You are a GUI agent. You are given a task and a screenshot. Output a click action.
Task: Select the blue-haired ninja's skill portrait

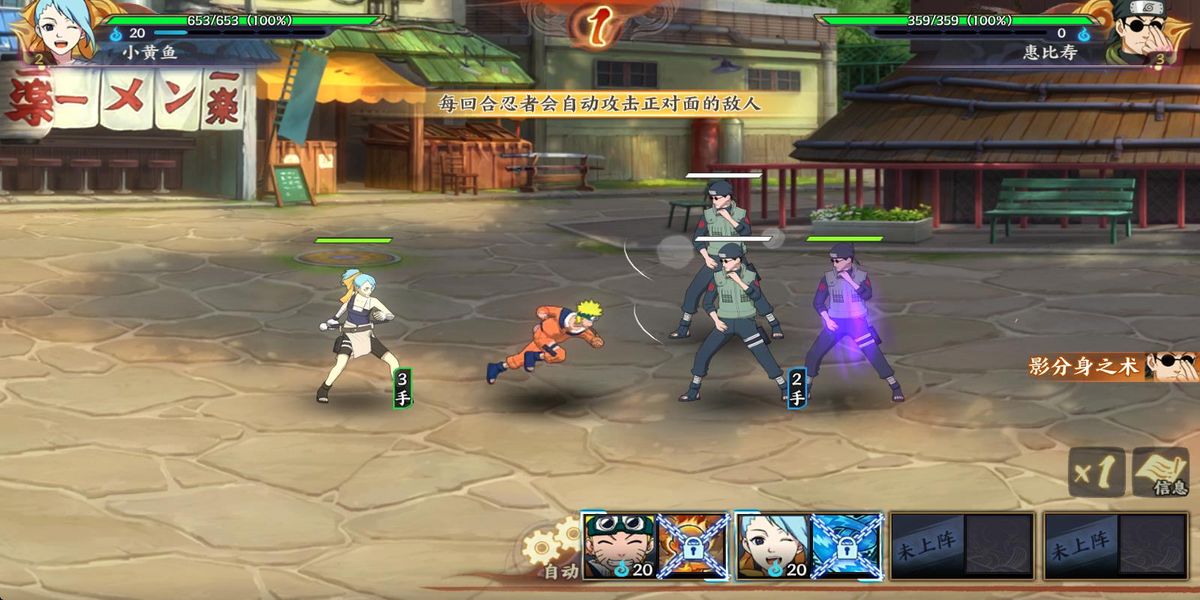(773, 546)
